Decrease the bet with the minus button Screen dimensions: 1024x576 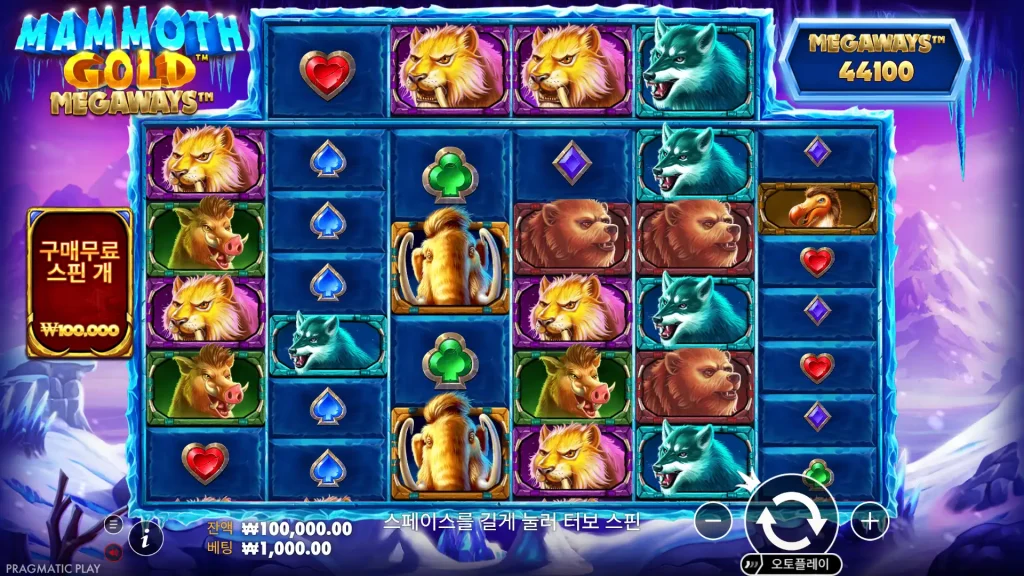pyautogui.click(x=713, y=520)
